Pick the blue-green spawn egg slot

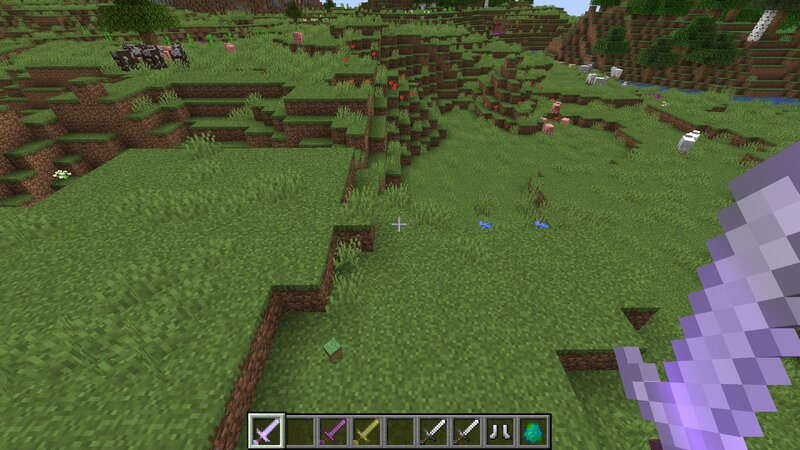pos(533,431)
